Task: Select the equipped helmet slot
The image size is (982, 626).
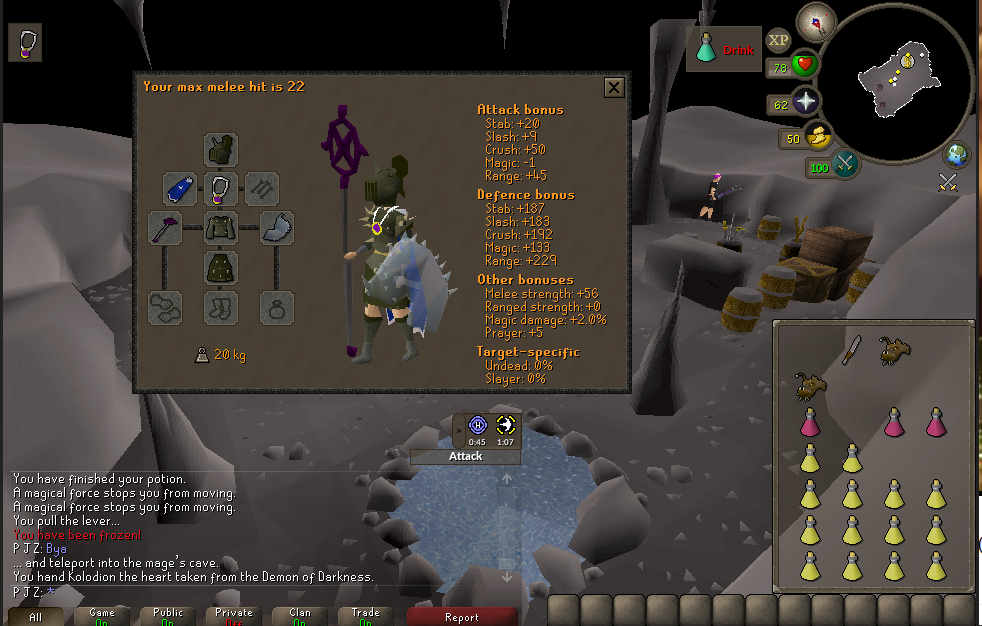Action: point(221,149)
